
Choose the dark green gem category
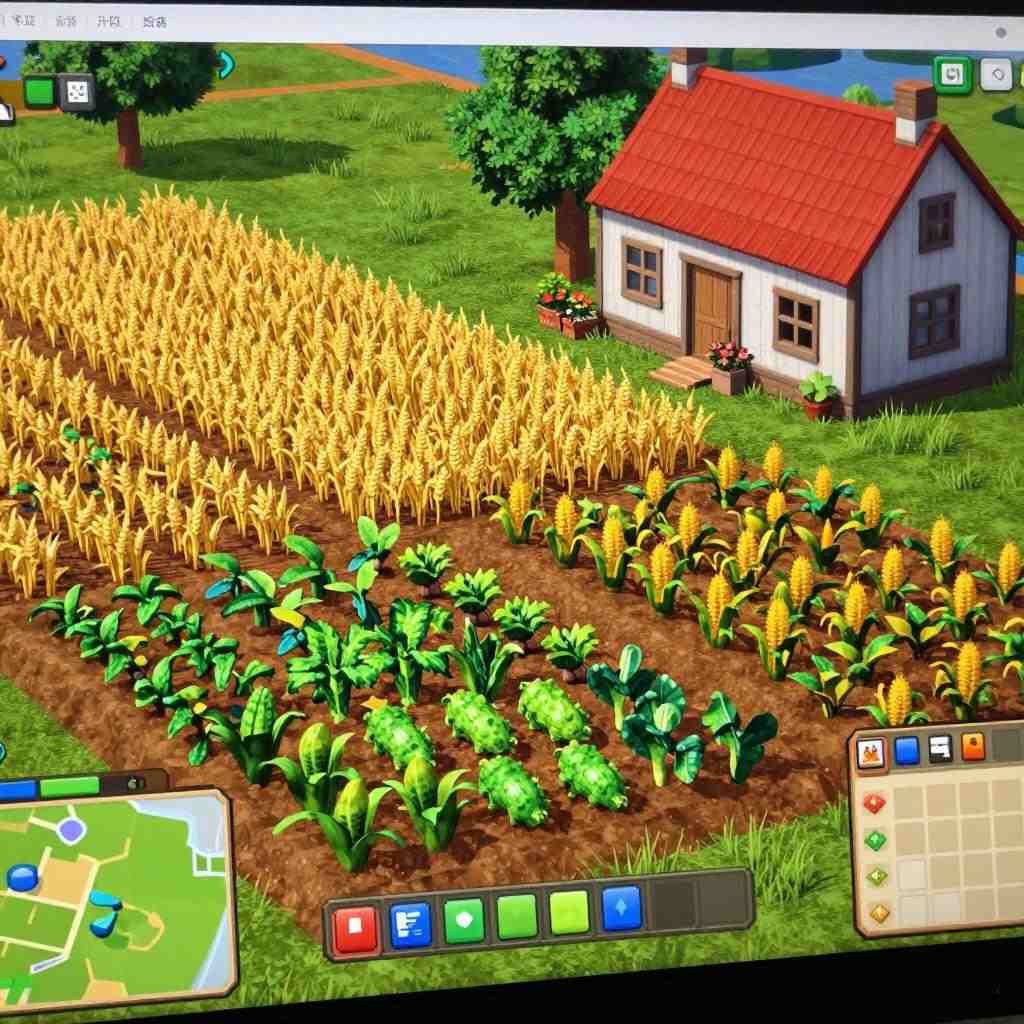click(876, 840)
